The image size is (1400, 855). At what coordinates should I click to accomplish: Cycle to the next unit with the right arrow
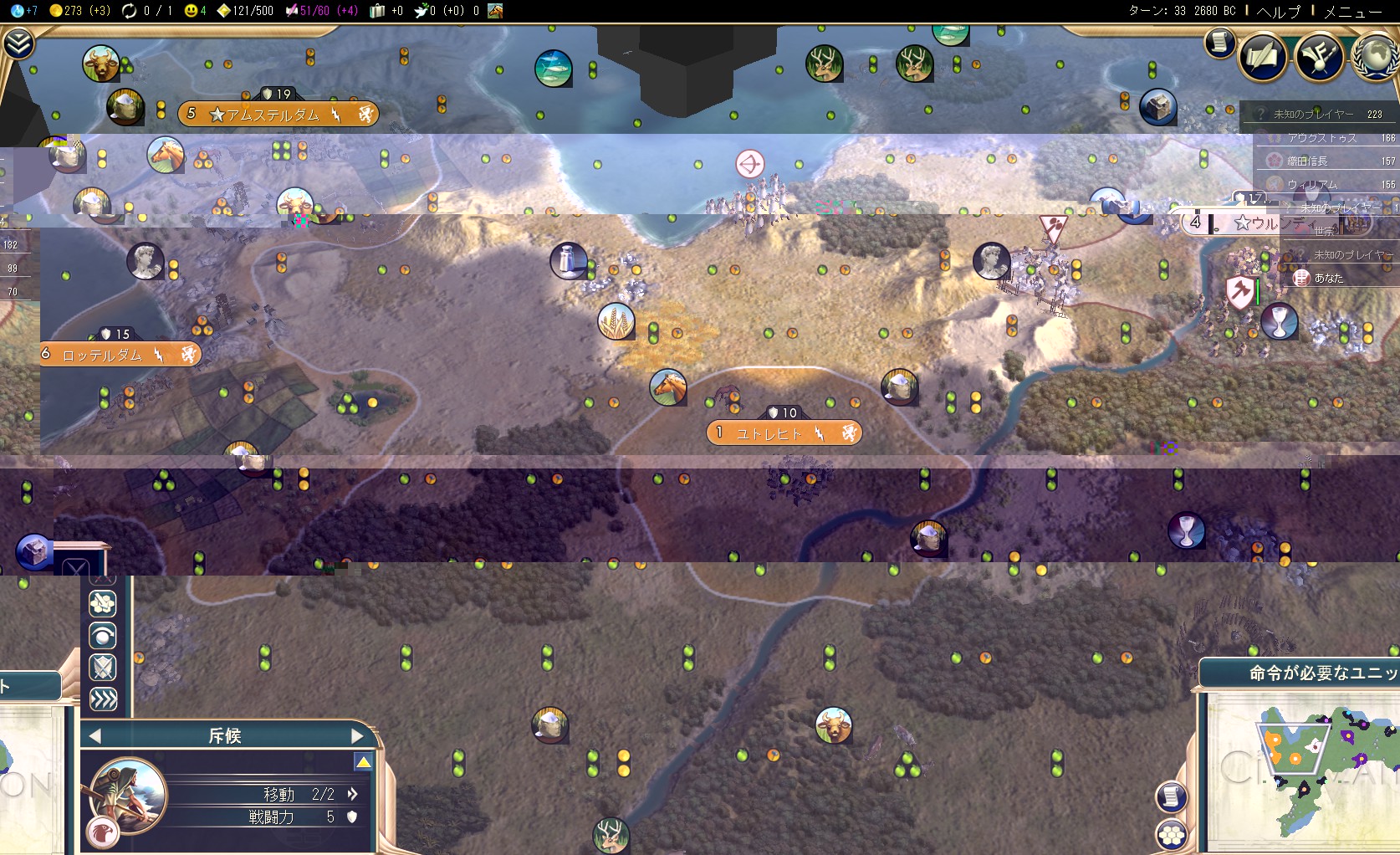click(357, 736)
